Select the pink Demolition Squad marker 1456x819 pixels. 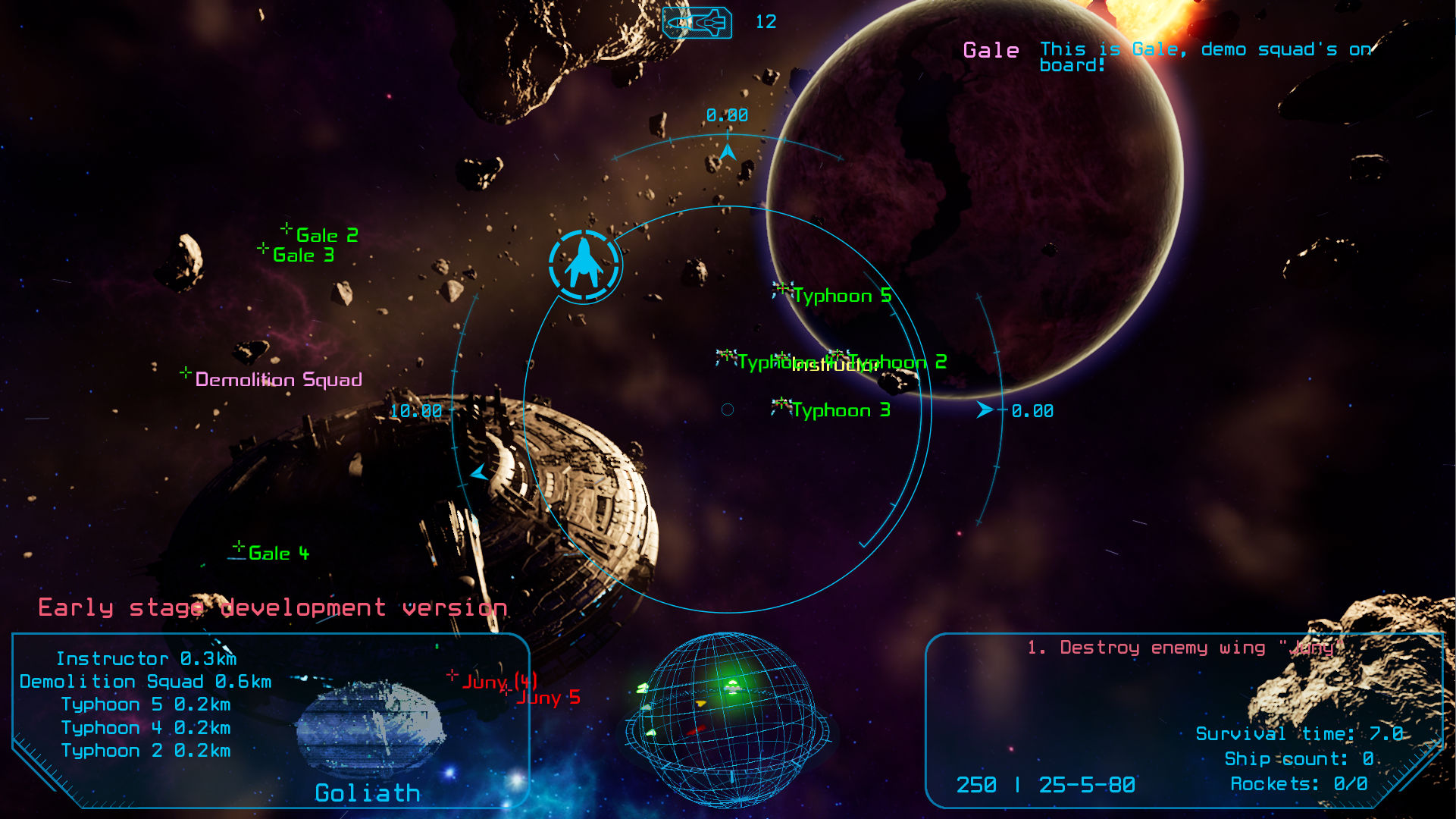pos(277,379)
